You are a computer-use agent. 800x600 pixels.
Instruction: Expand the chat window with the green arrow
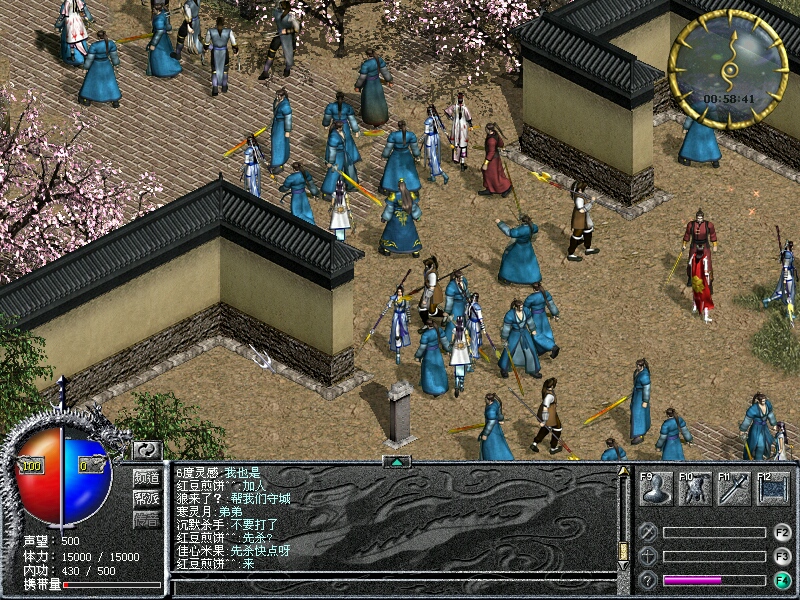(x=397, y=461)
